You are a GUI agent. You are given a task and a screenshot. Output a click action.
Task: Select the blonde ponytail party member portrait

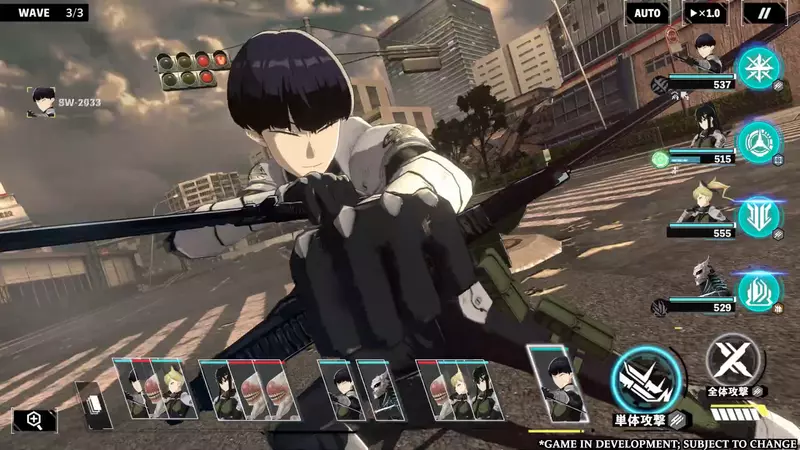point(700,203)
